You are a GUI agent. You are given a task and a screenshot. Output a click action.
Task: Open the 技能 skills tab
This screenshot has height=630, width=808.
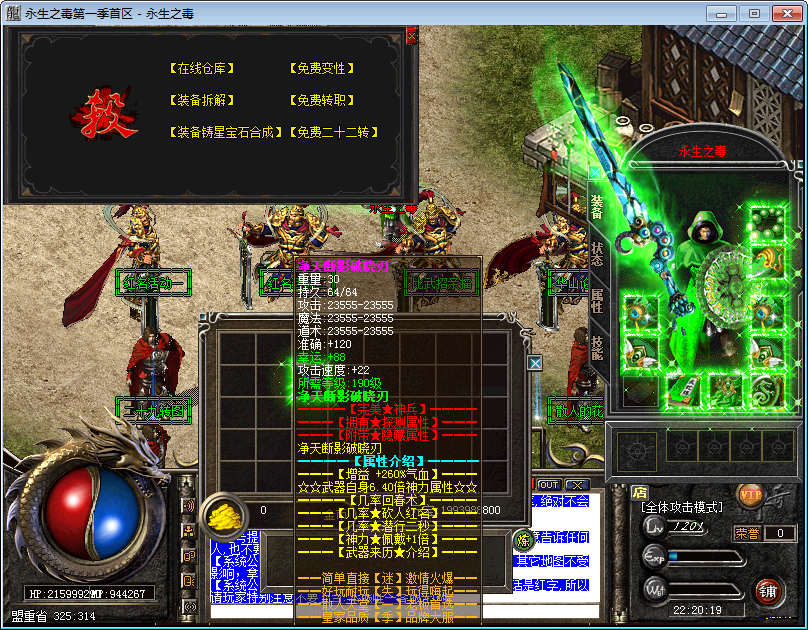click(597, 347)
